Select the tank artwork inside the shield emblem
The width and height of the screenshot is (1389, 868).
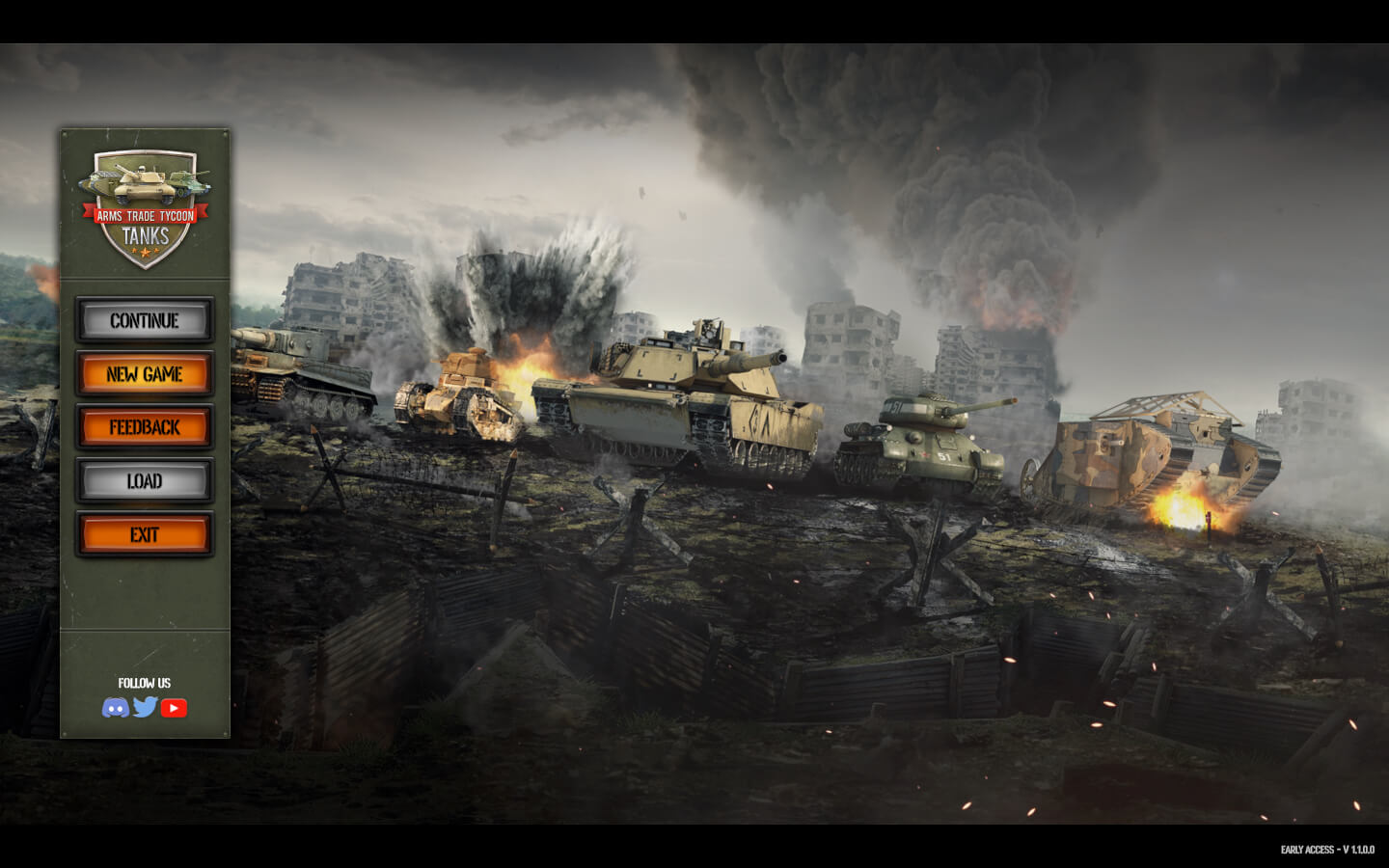[x=145, y=183]
